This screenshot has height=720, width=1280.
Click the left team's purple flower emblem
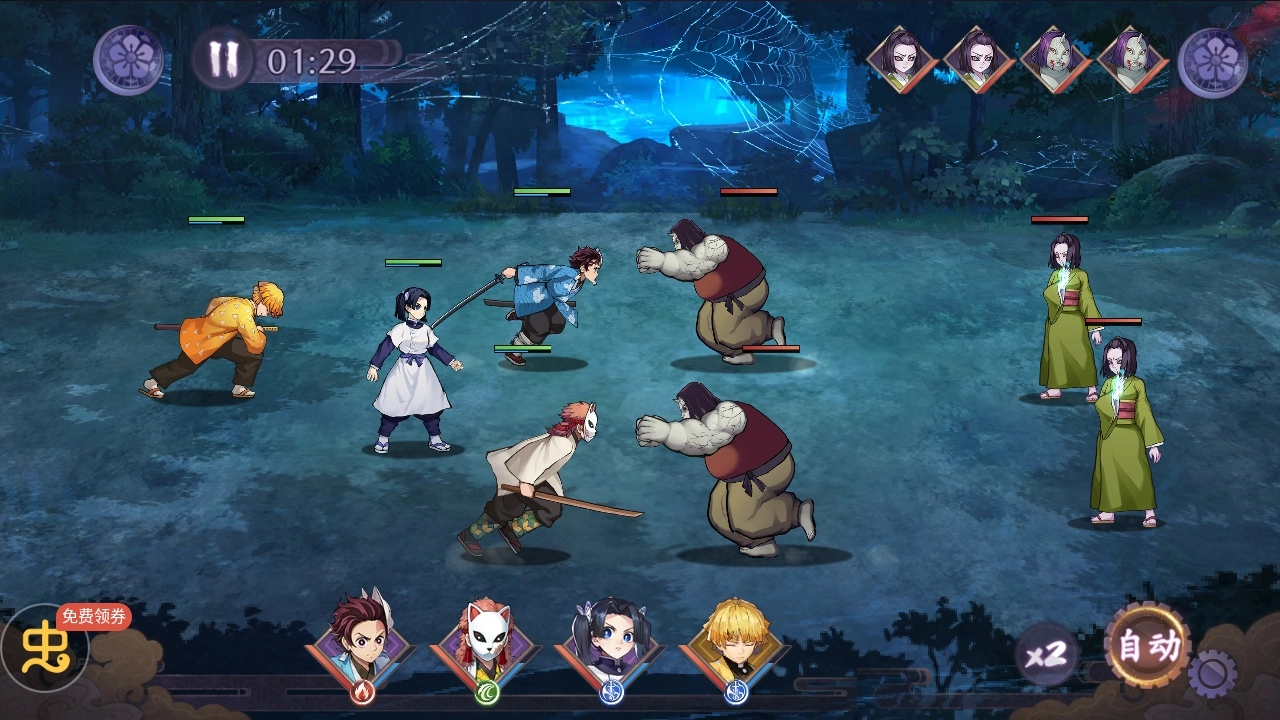click(129, 60)
